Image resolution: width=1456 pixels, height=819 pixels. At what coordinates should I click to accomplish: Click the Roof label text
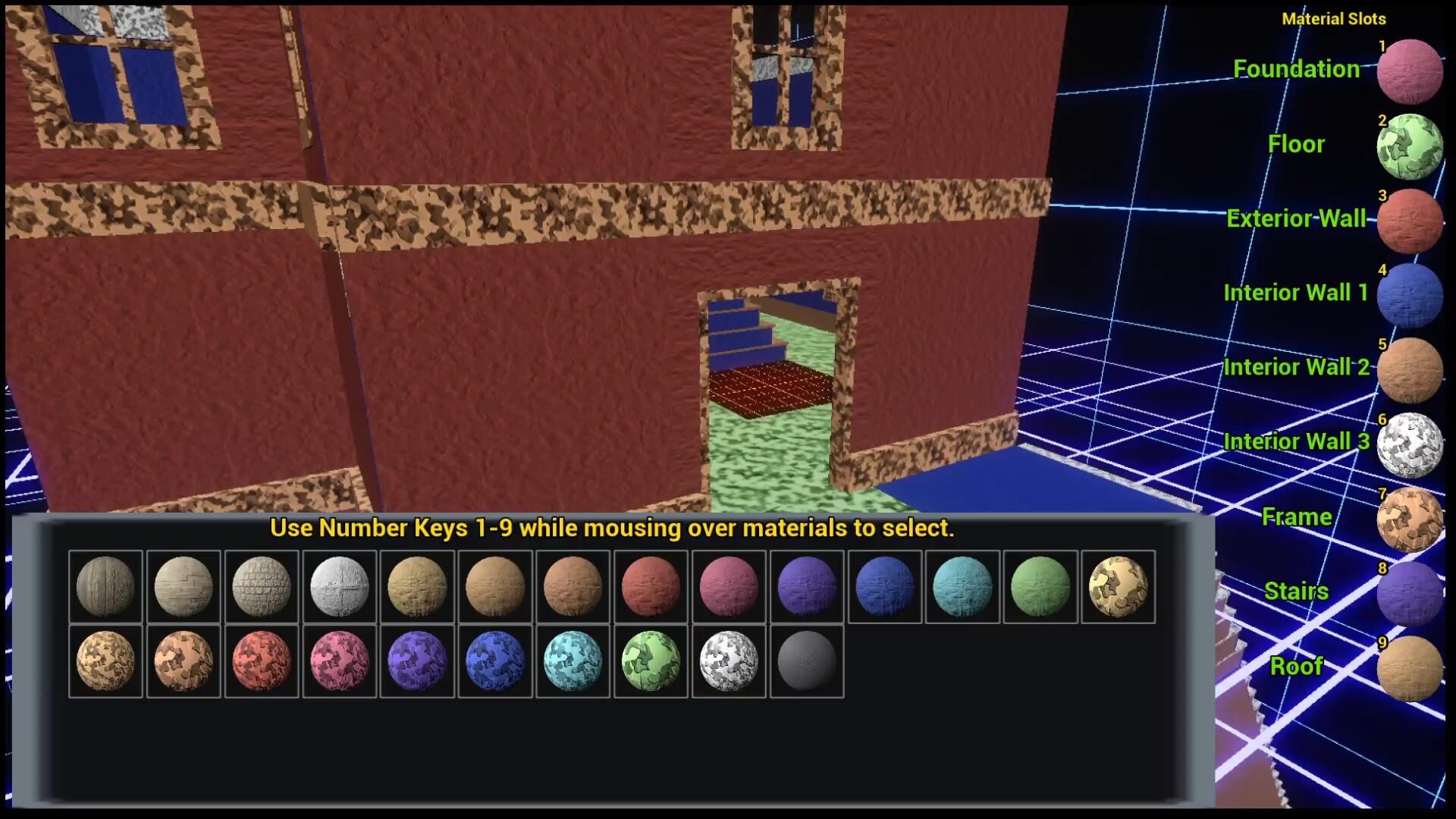(1297, 666)
